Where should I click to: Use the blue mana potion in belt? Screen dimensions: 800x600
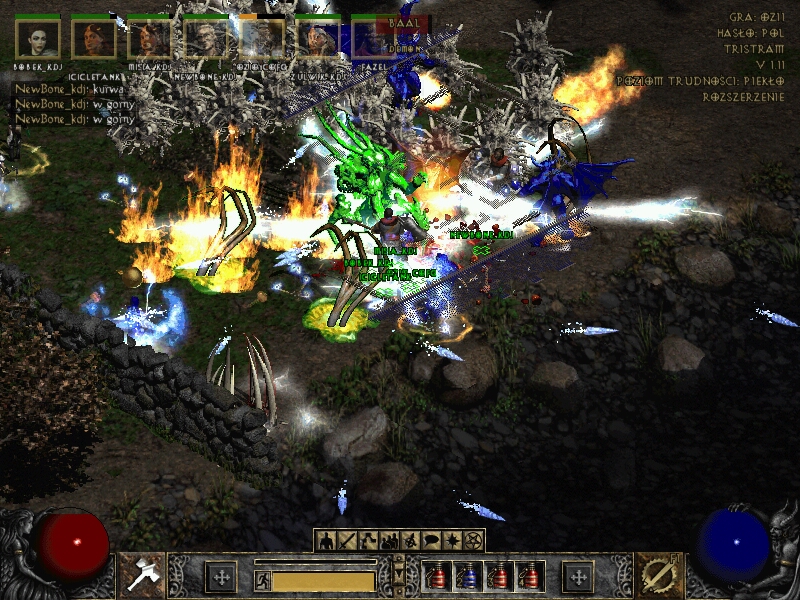[x=466, y=576]
